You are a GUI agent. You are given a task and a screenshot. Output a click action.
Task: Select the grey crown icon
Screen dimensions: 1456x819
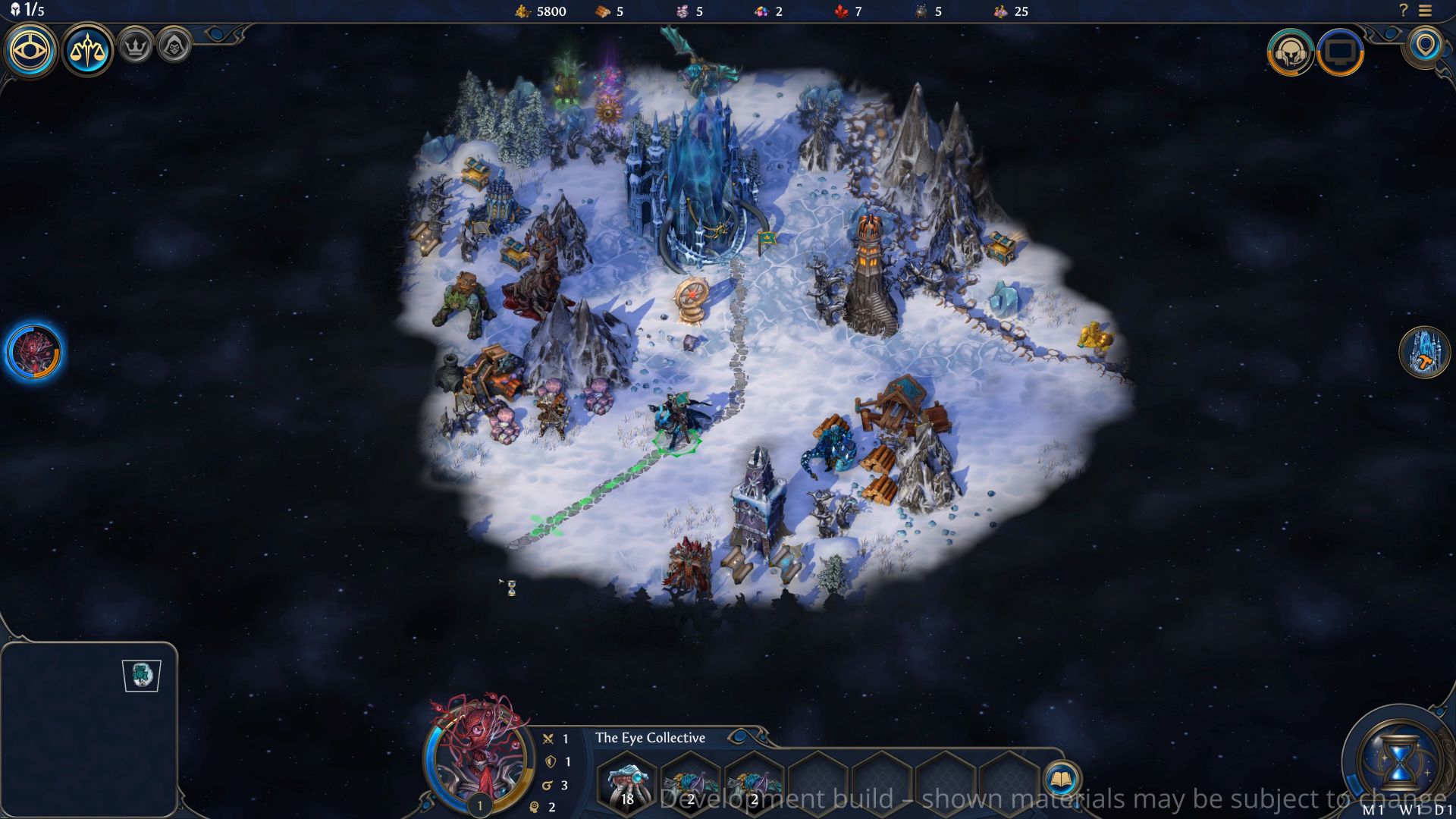click(x=136, y=47)
